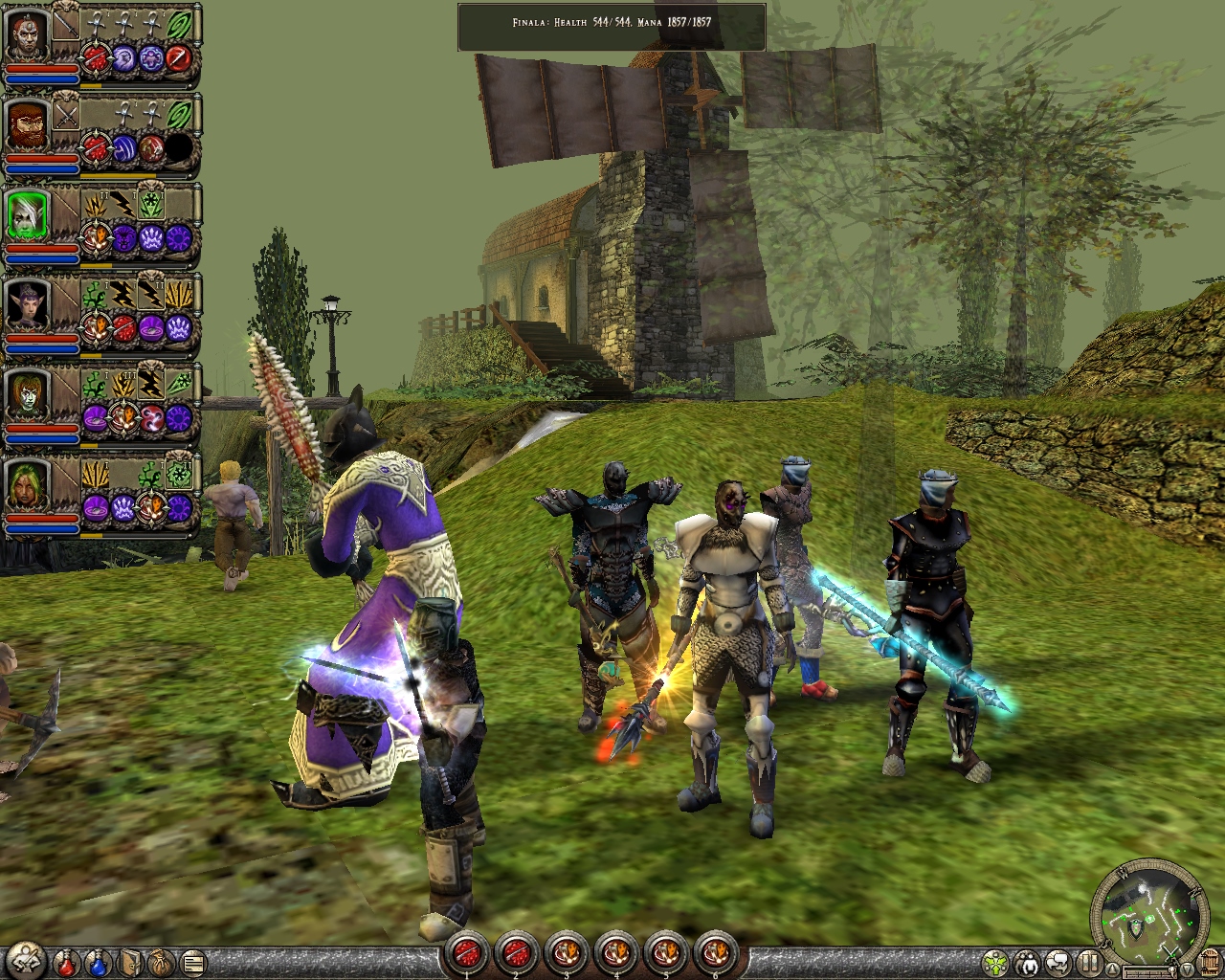Click the crossed swords weapon slot
Image resolution: width=1225 pixels, height=980 pixels.
[66, 115]
